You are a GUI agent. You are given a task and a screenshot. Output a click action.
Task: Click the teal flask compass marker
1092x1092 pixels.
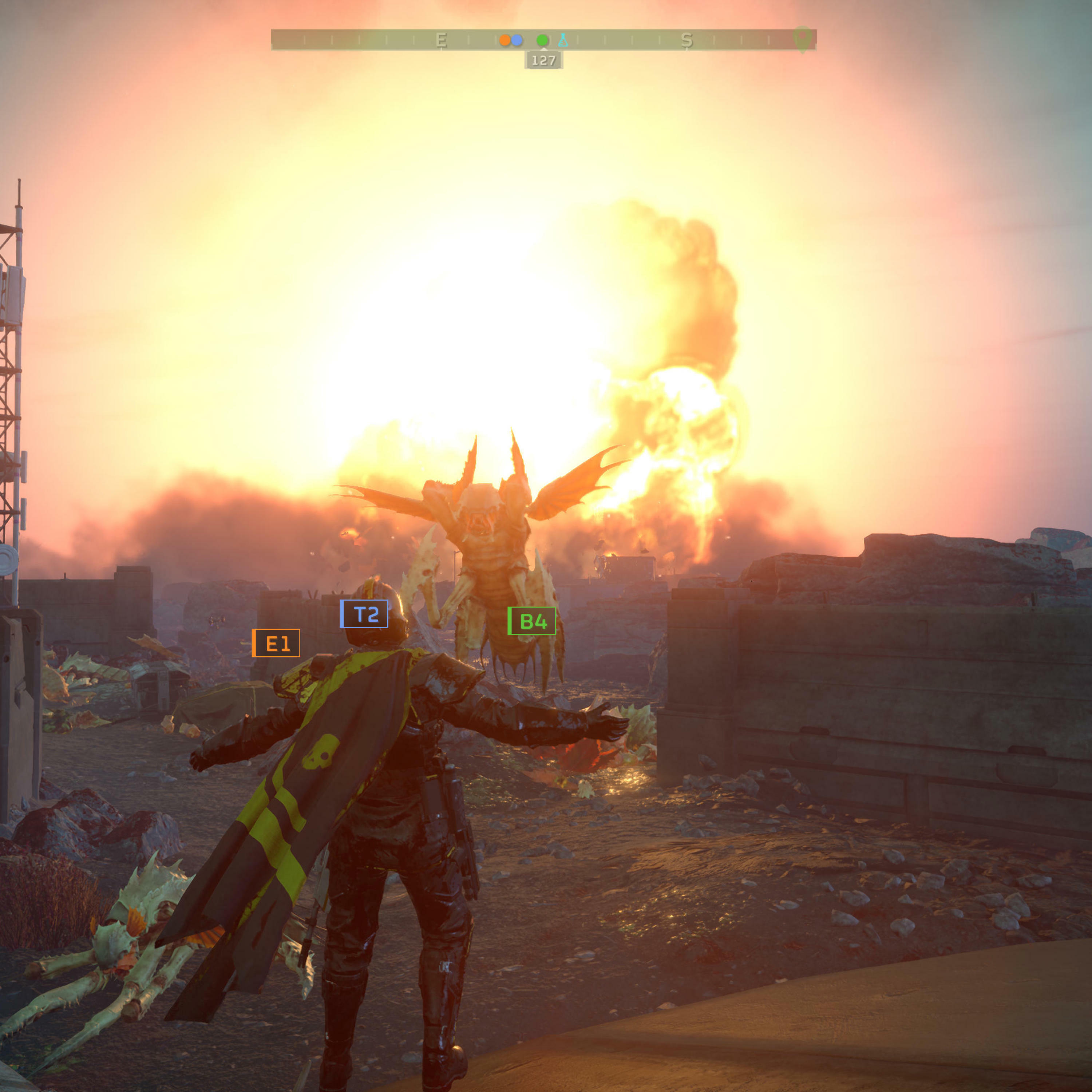(x=563, y=40)
